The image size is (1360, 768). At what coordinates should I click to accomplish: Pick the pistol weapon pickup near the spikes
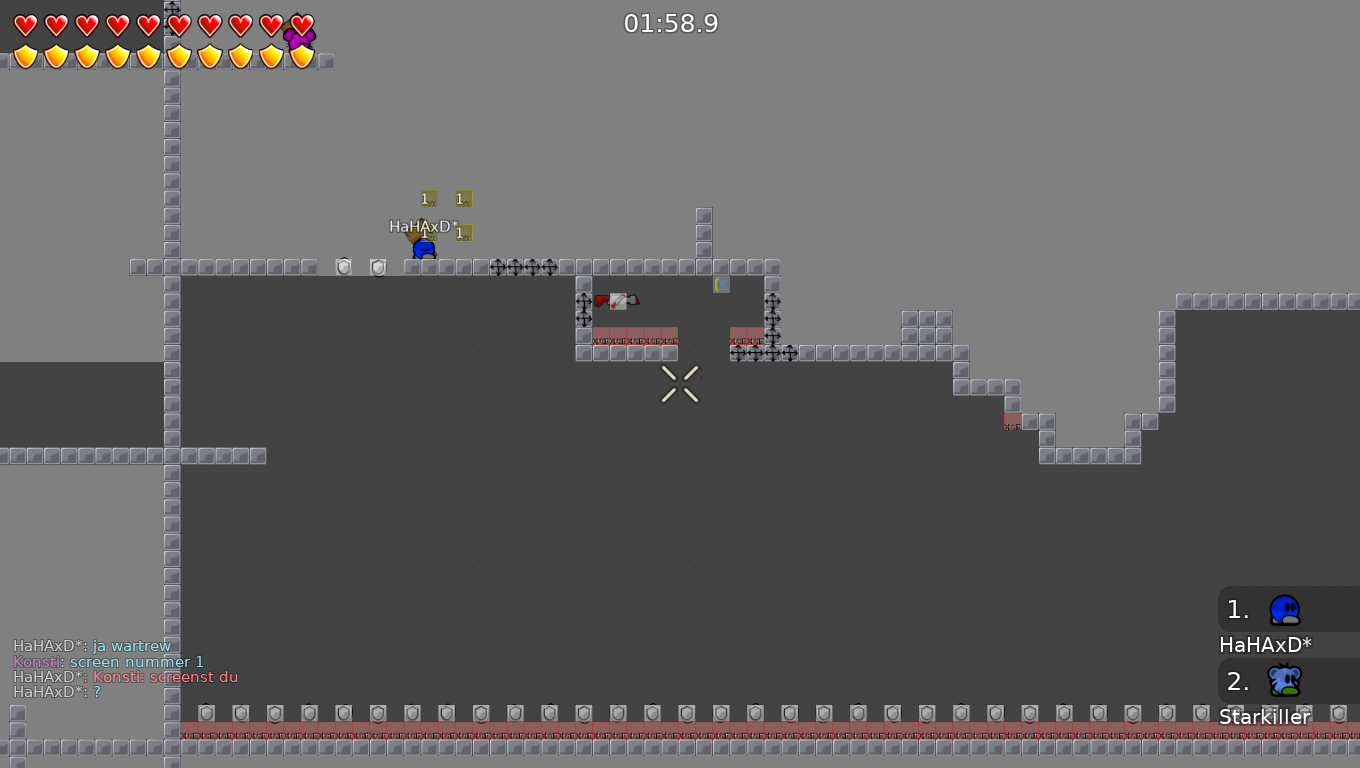pyautogui.click(x=616, y=300)
